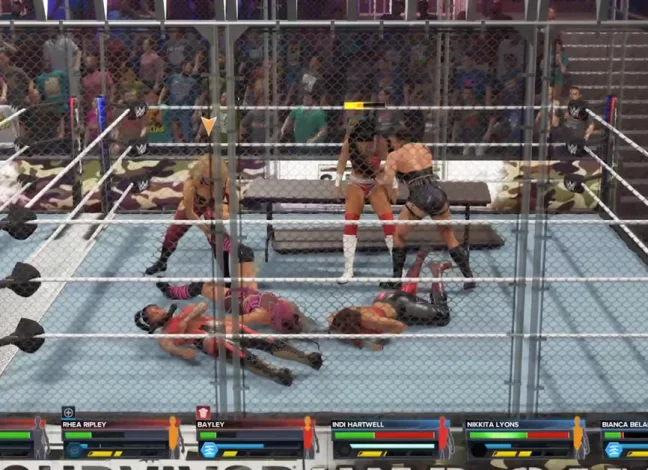Click the red player badge above Bayley's name
648x470 pixels.
tap(203, 412)
